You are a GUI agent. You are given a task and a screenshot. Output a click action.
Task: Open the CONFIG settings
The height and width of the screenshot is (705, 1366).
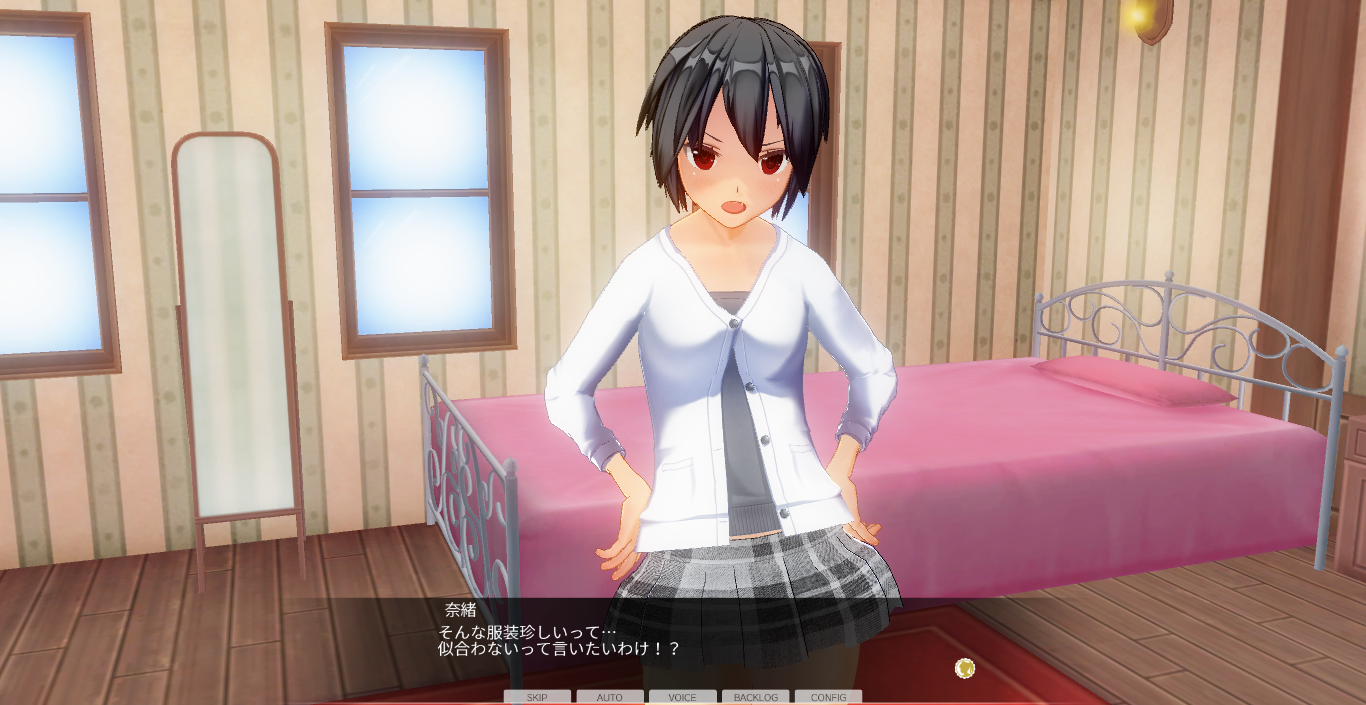point(828,697)
